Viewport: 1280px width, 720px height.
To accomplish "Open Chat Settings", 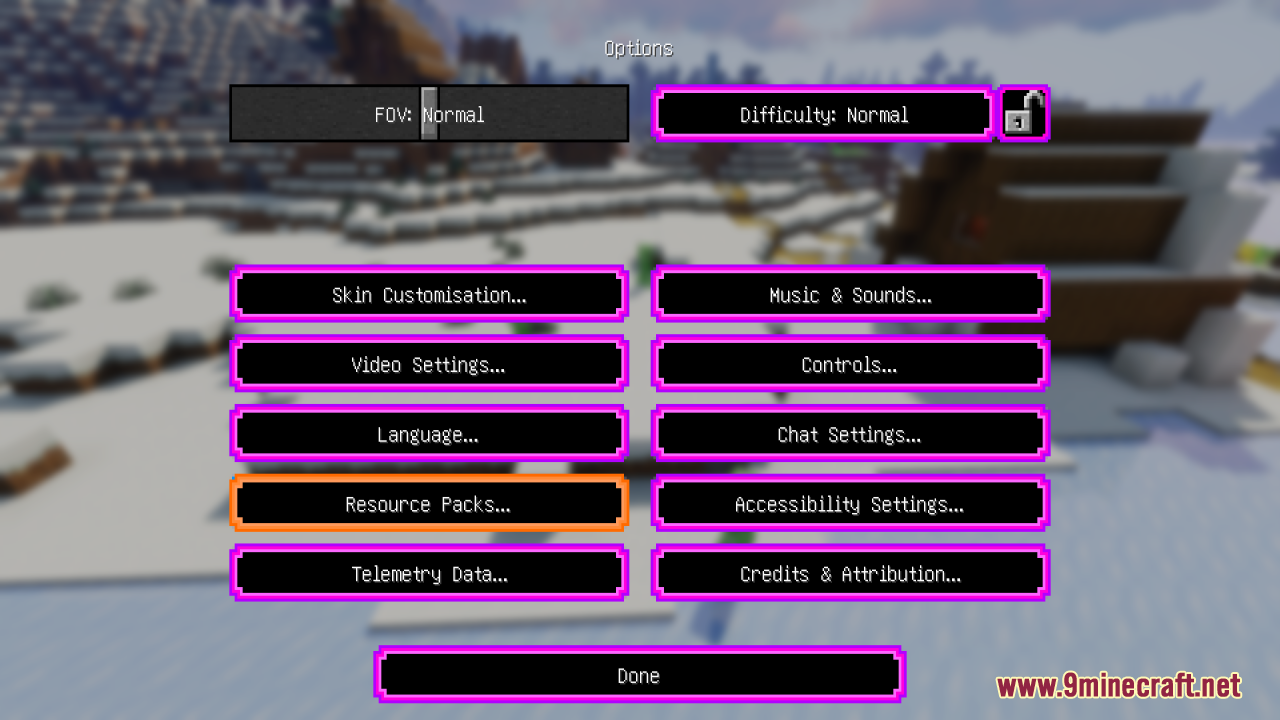I will [x=849, y=434].
